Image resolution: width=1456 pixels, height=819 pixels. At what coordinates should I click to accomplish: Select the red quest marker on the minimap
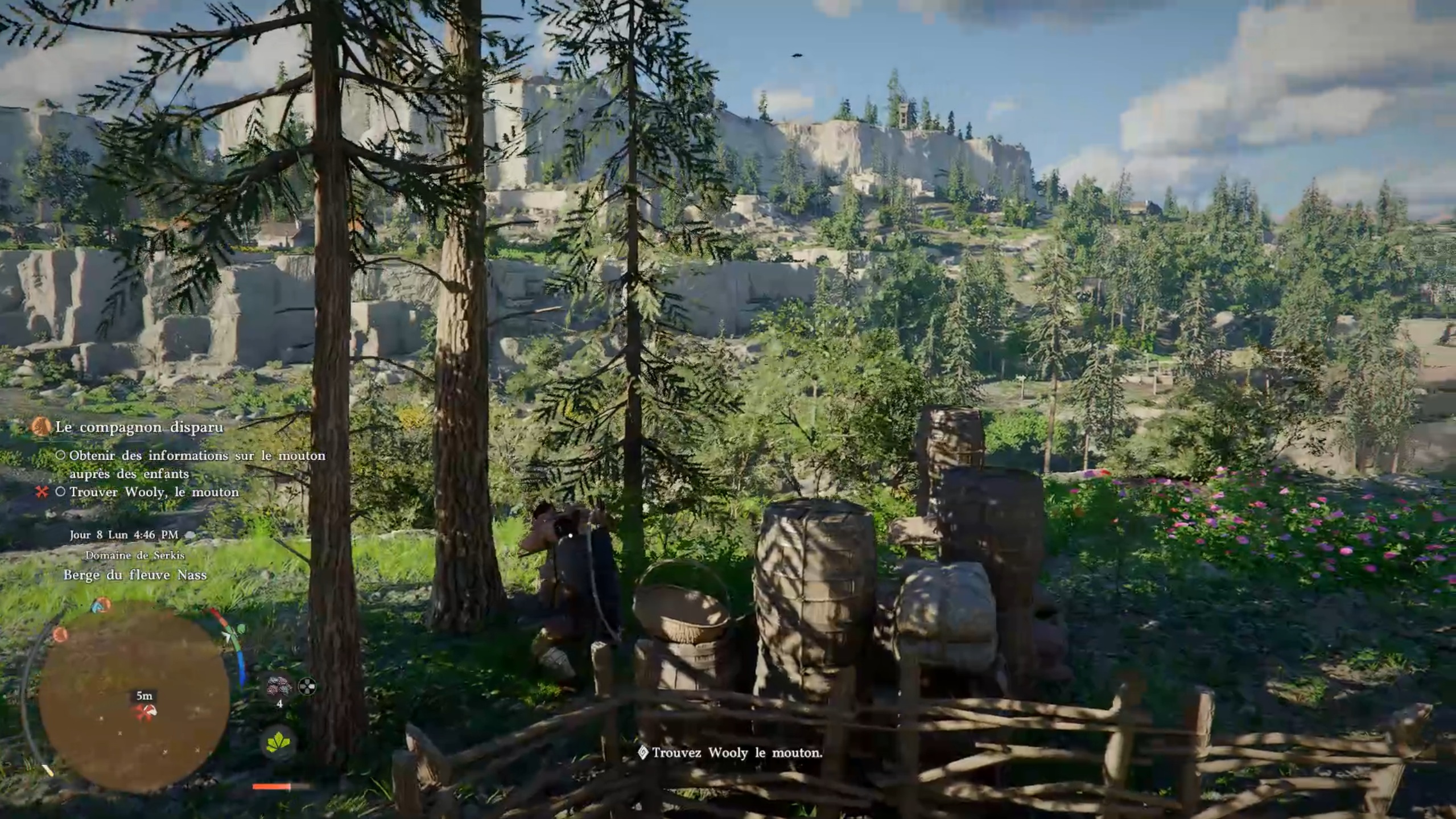(145, 711)
